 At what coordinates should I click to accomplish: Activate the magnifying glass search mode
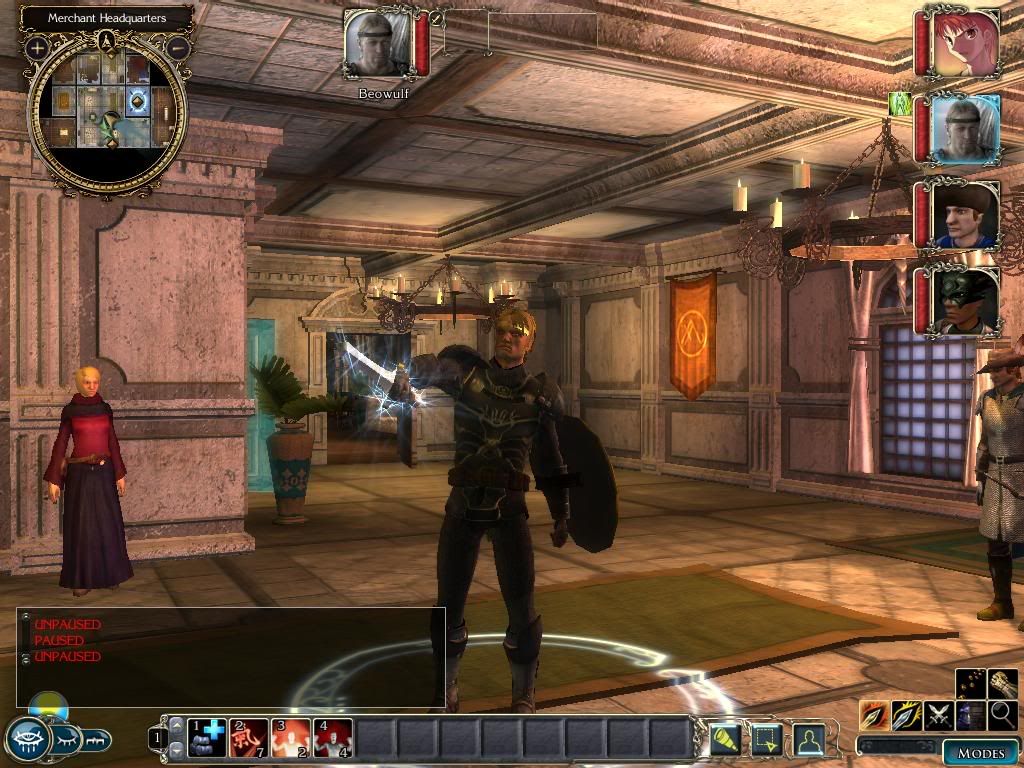(1002, 715)
